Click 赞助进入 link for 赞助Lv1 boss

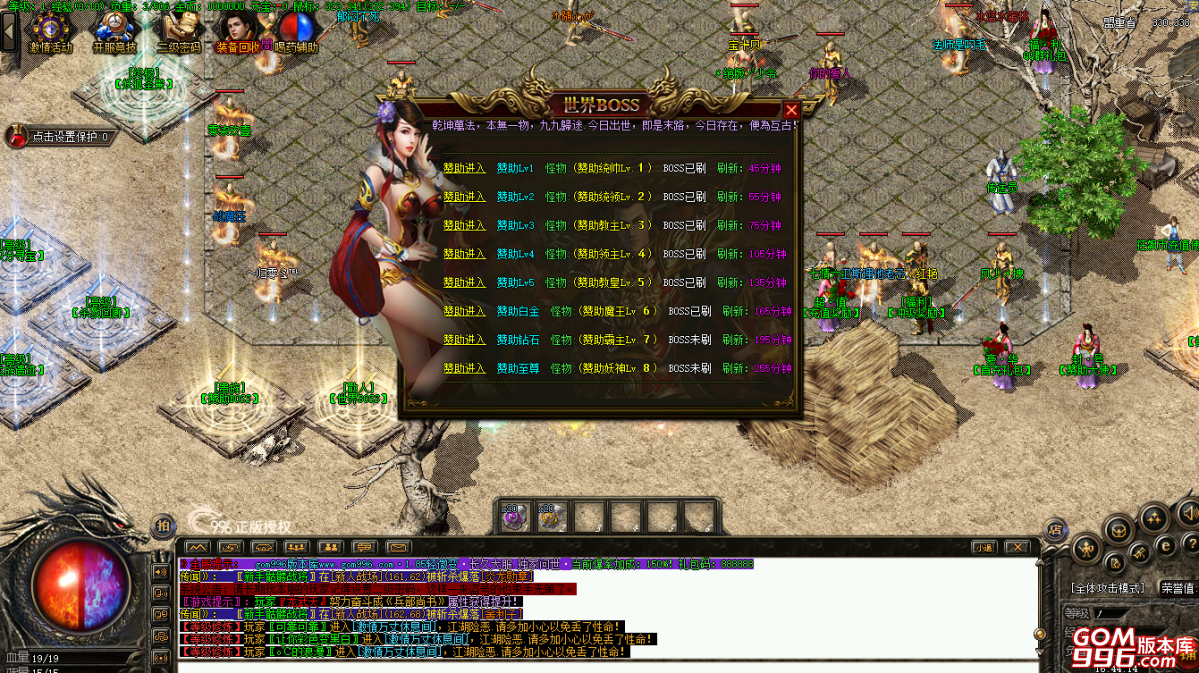point(464,168)
